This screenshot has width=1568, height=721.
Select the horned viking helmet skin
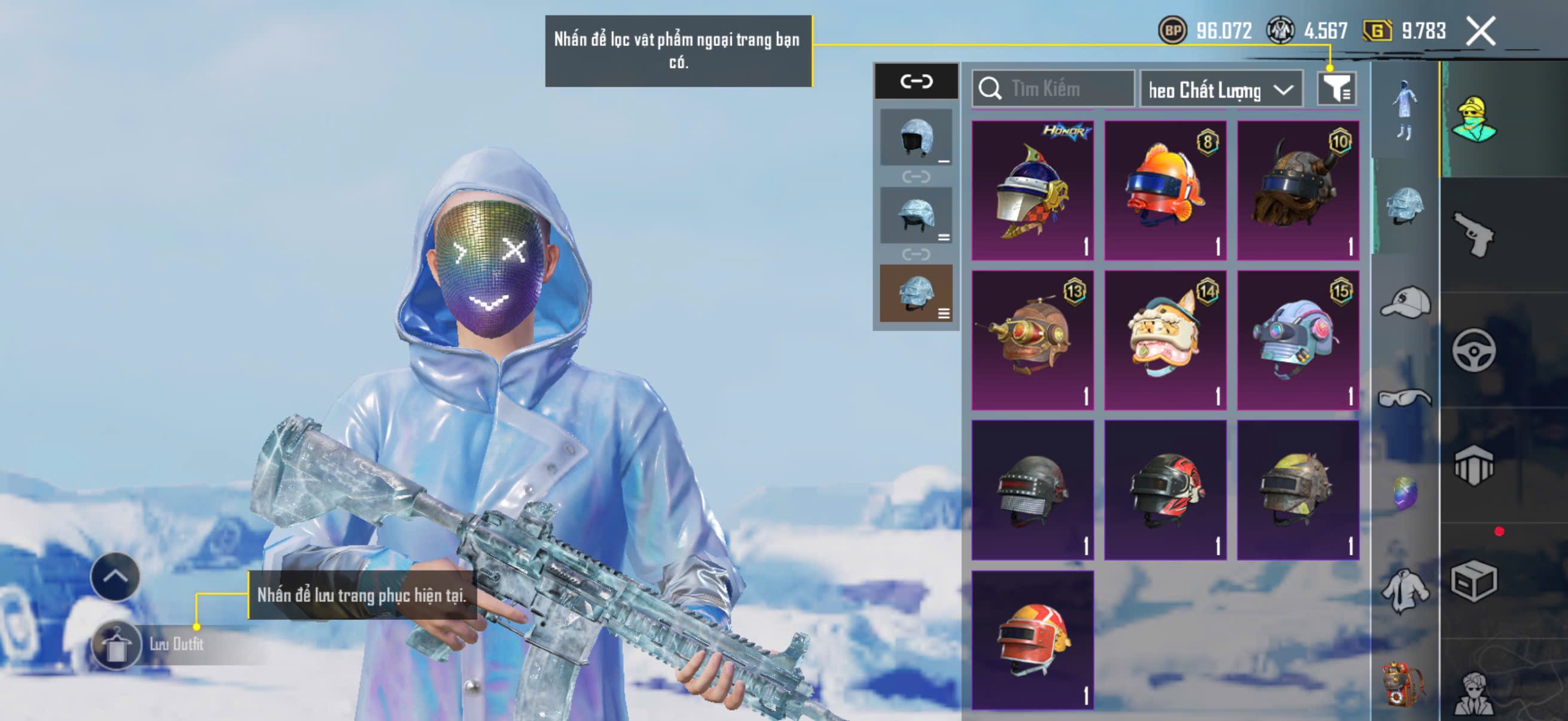(x=1298, y=191)
